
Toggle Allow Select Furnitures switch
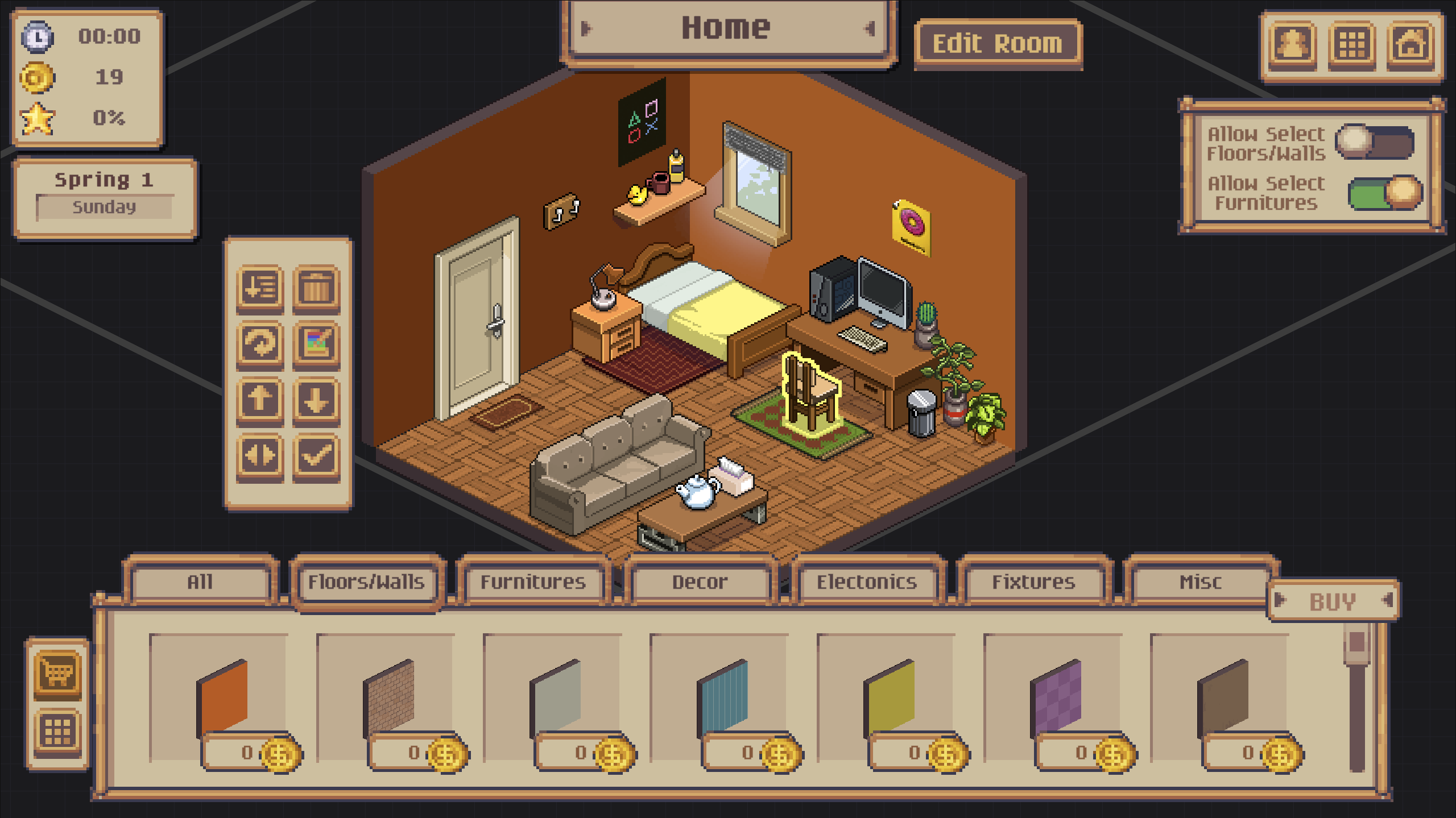(x=1385, y=193)
